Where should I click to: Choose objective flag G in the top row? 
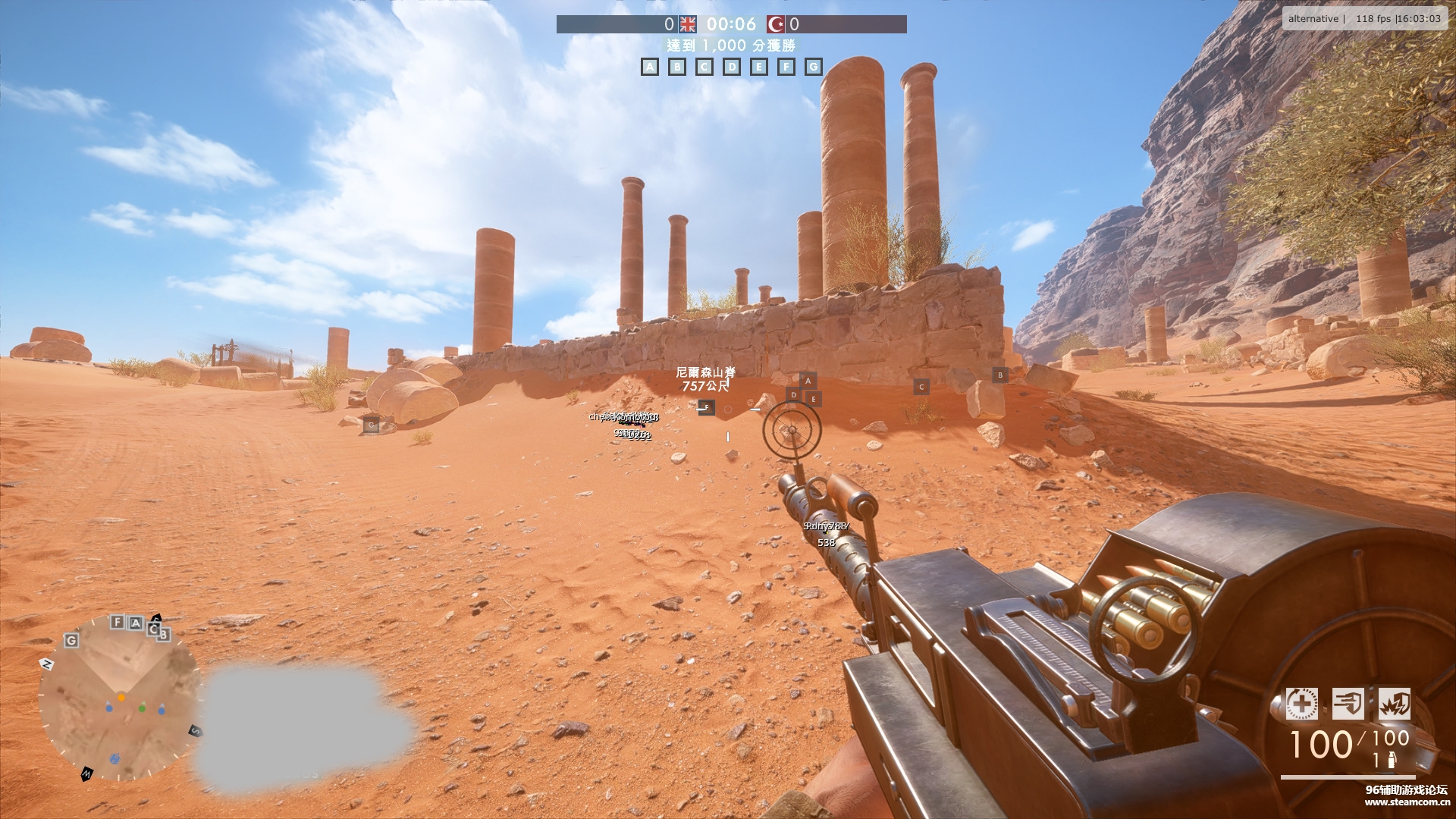[x=814, y=67]
